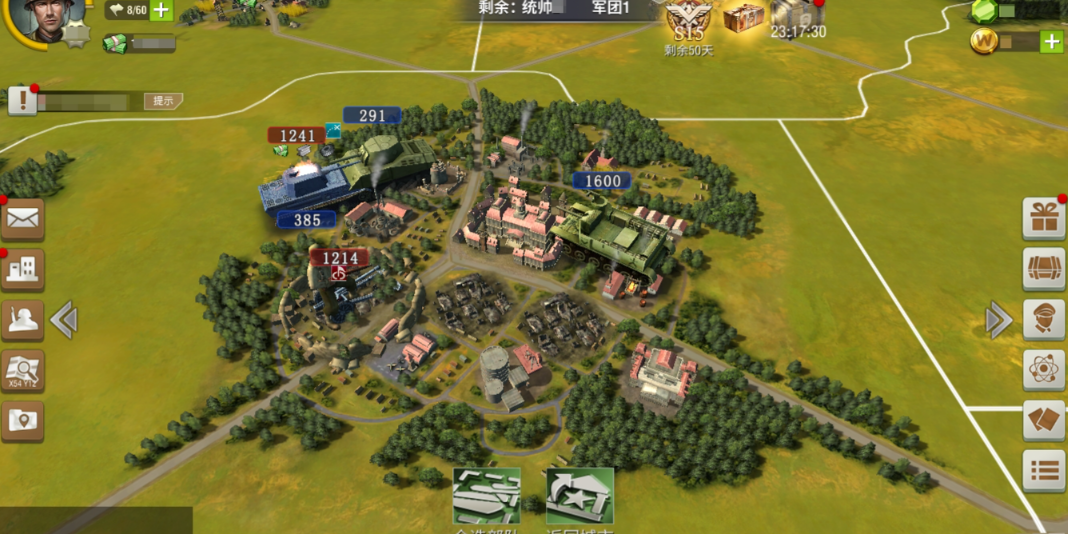The image size is (1068, 534).
Task: Open the list menu button
Action: [x=1044, y=470]
